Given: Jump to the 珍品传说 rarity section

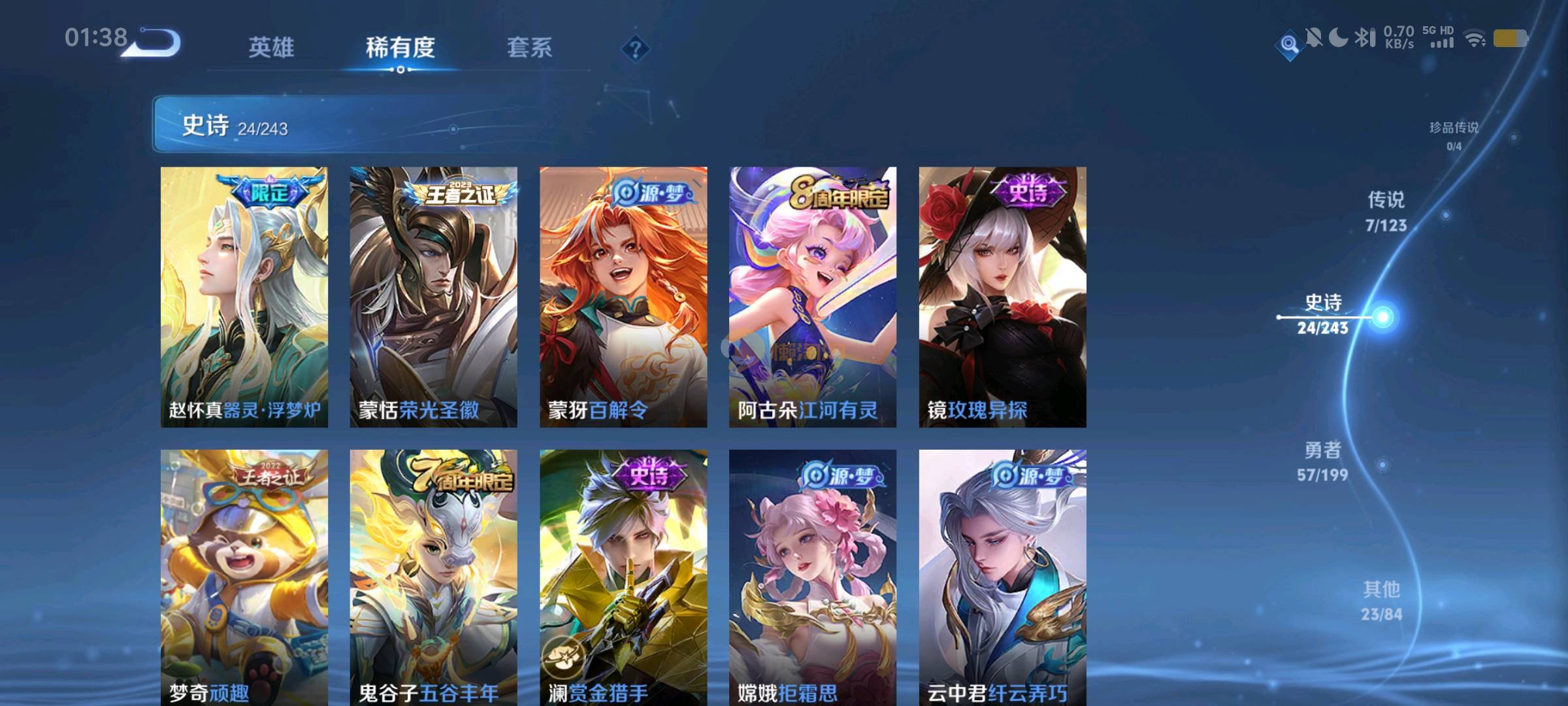Looking at the screenshot, I should coord(1454,135).
